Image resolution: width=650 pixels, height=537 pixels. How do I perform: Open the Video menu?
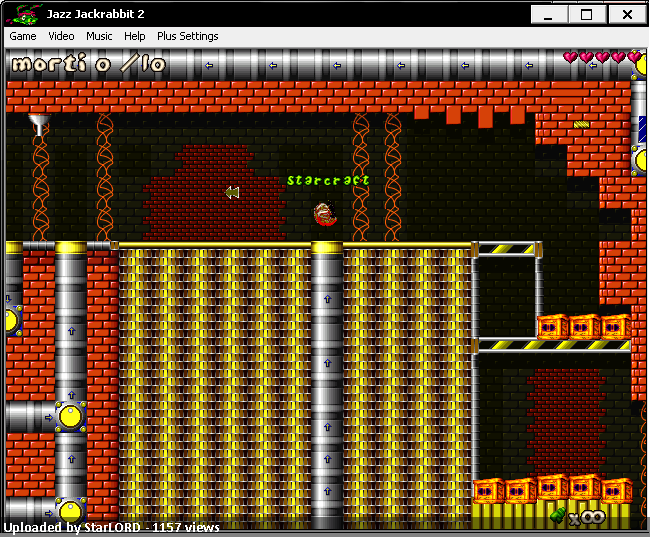tap(61, 36)
